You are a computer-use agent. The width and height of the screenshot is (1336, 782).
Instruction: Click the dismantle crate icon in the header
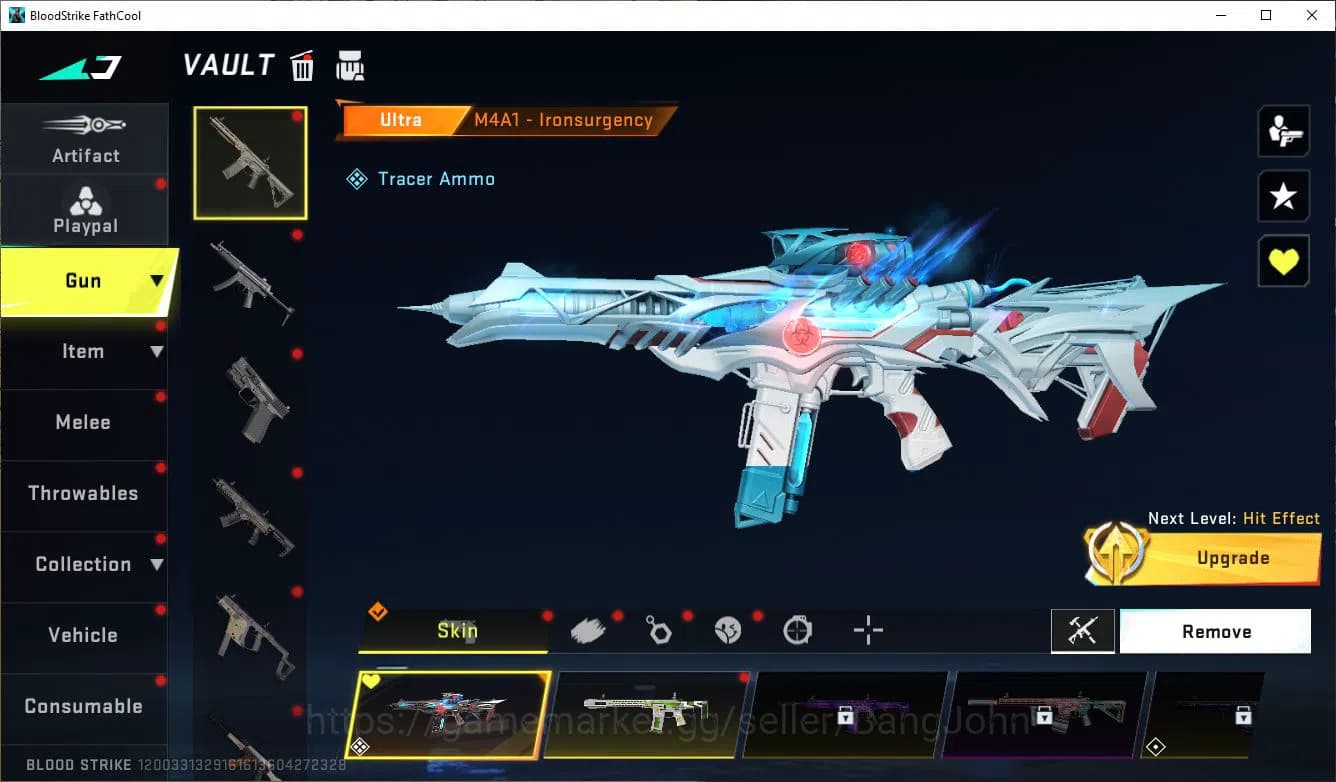pyautogui.click(x=350, y=65)
